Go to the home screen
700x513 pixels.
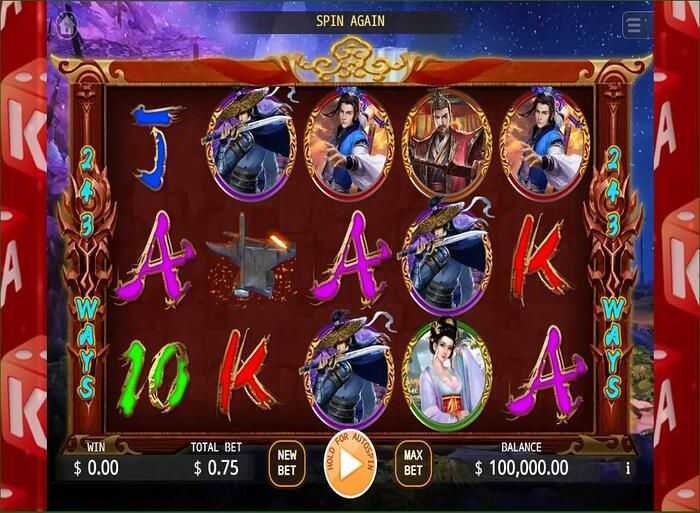click(x=68, y=22)
